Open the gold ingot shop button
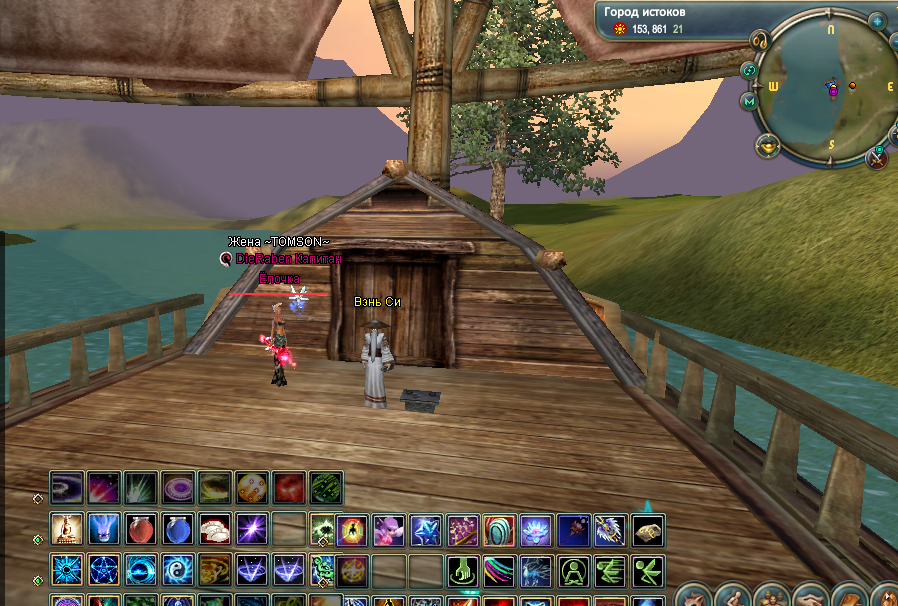The image size is (898, 606). point(768,146)
